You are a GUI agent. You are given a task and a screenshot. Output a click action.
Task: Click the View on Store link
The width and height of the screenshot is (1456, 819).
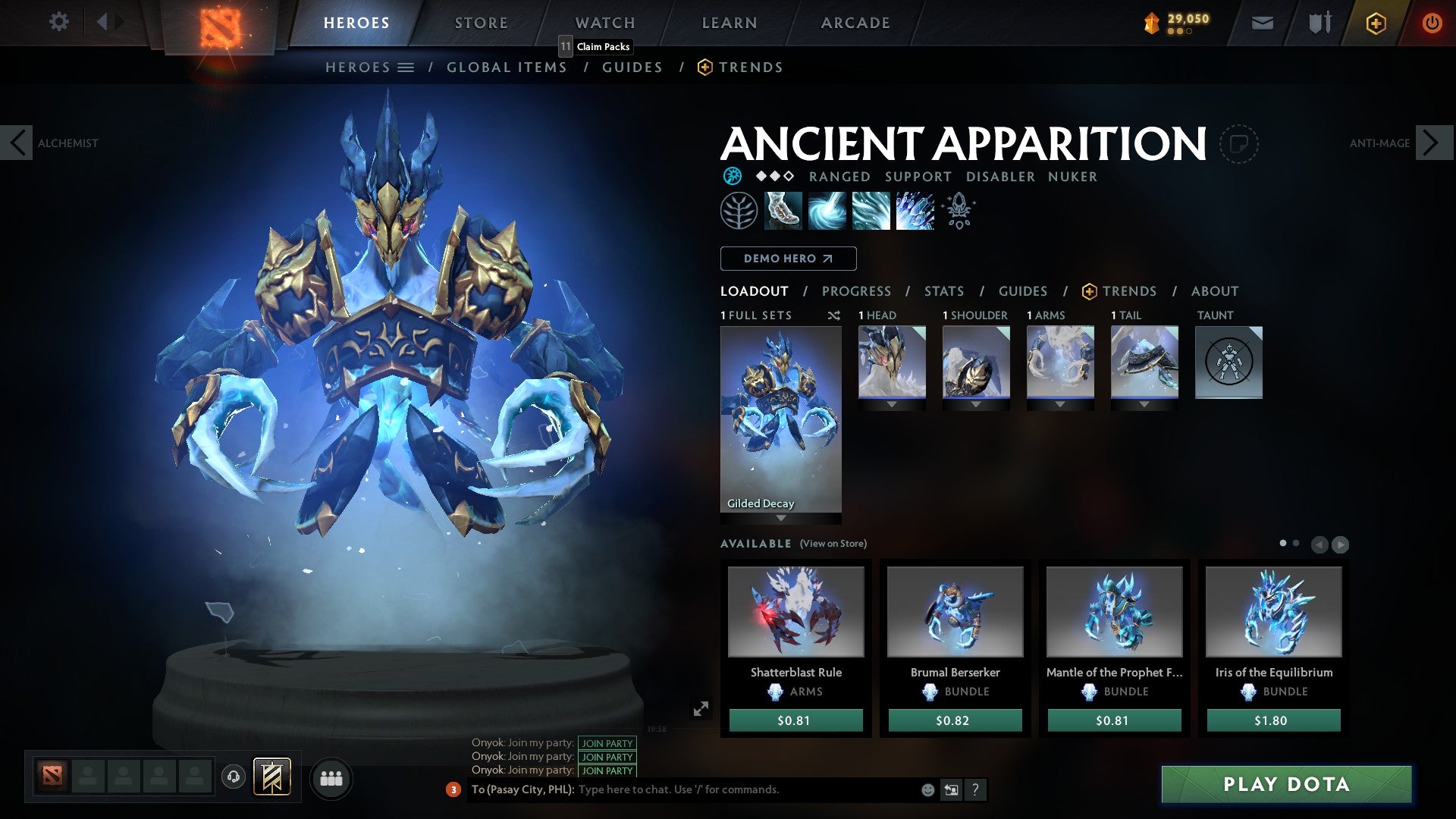tap(832, 544)
